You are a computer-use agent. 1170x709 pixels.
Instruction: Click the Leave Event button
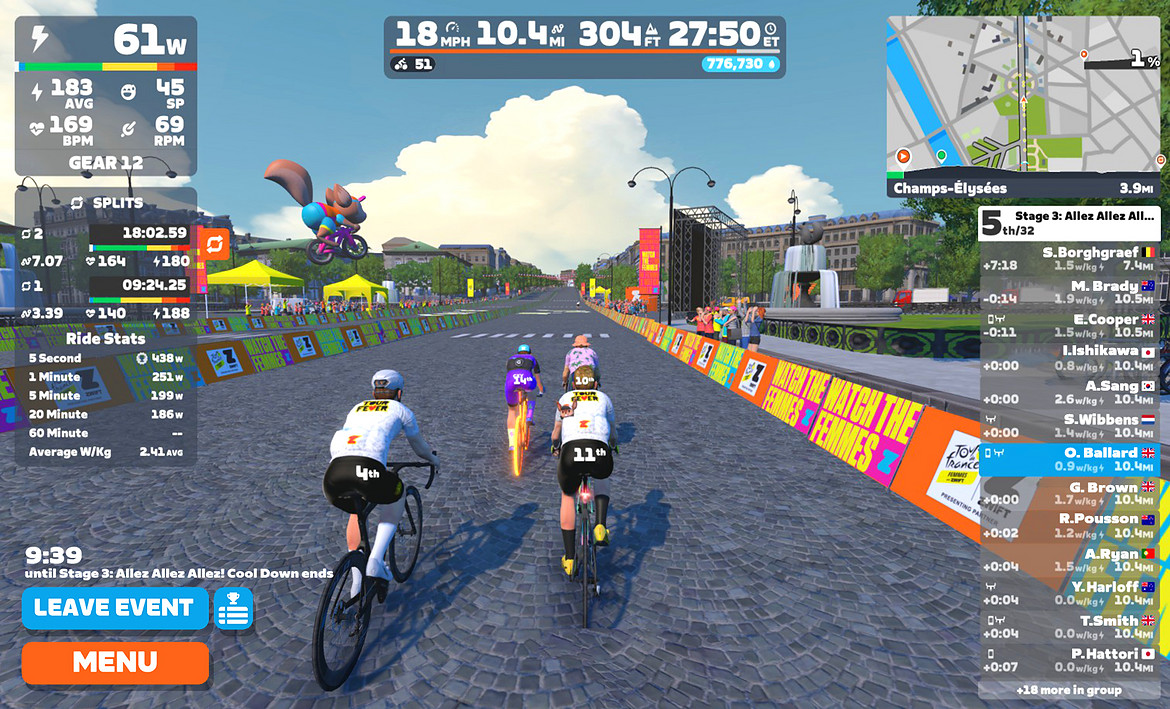click(x=114, y=608)
